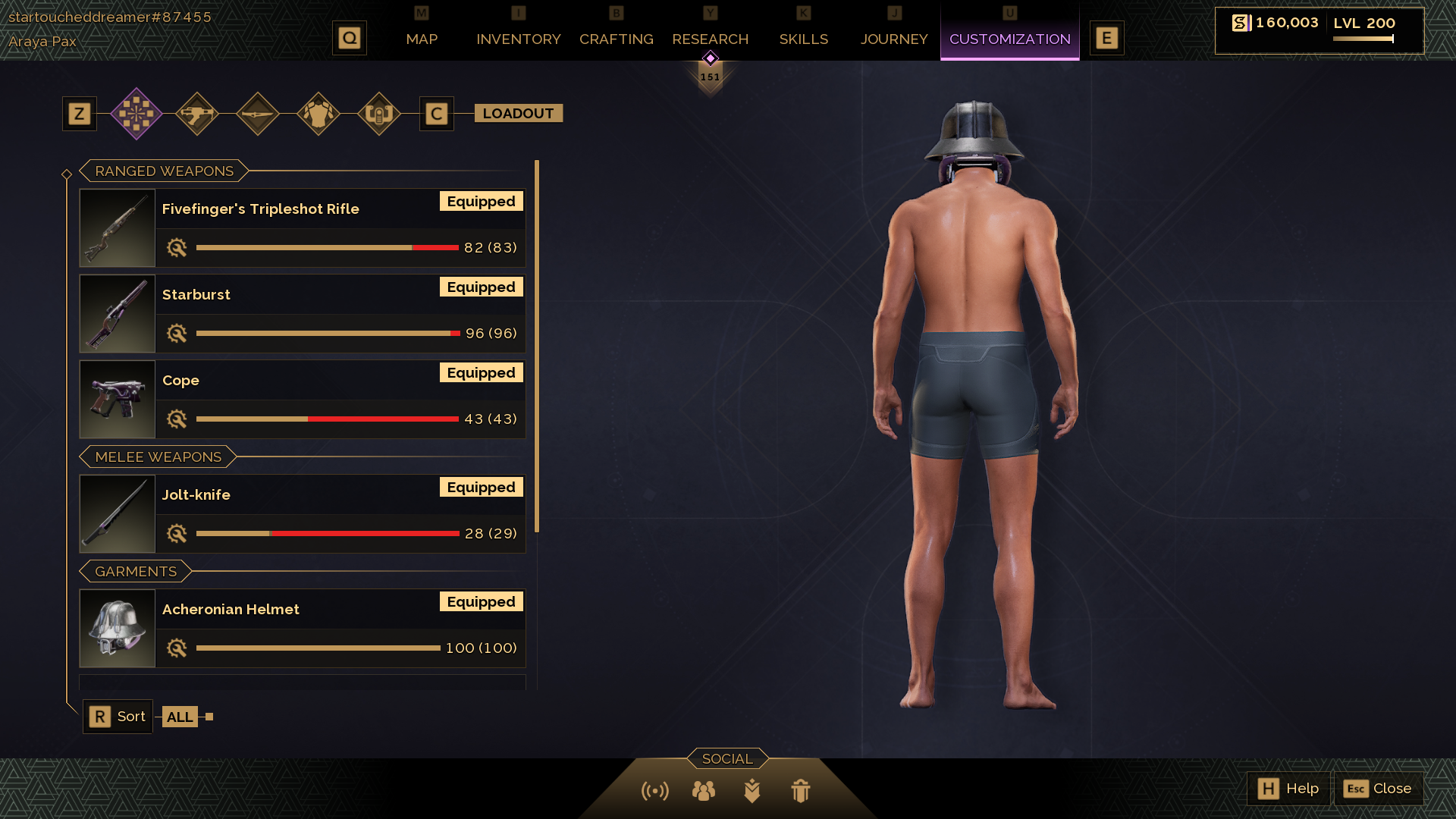Choose the all-items category diamond
This screenshot has width=1456, height=819.
pos(136,114)
